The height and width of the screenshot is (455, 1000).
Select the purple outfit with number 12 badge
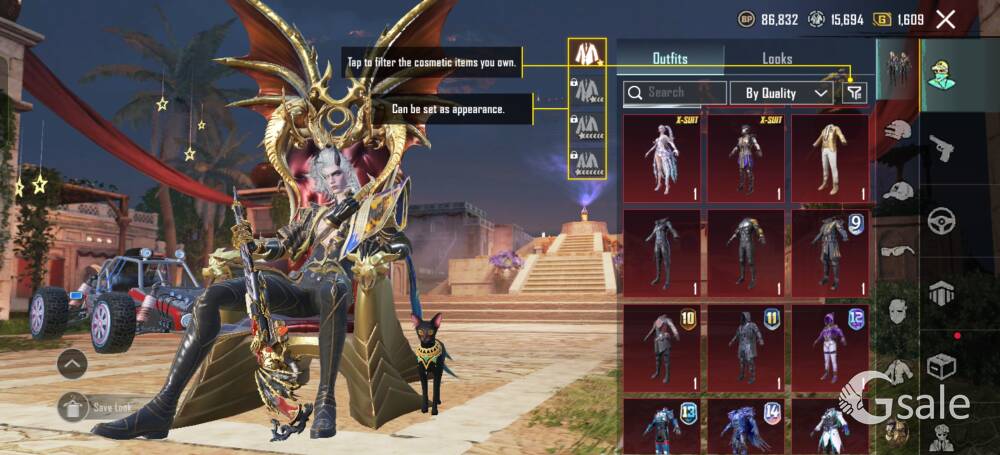tap(829, 348)
